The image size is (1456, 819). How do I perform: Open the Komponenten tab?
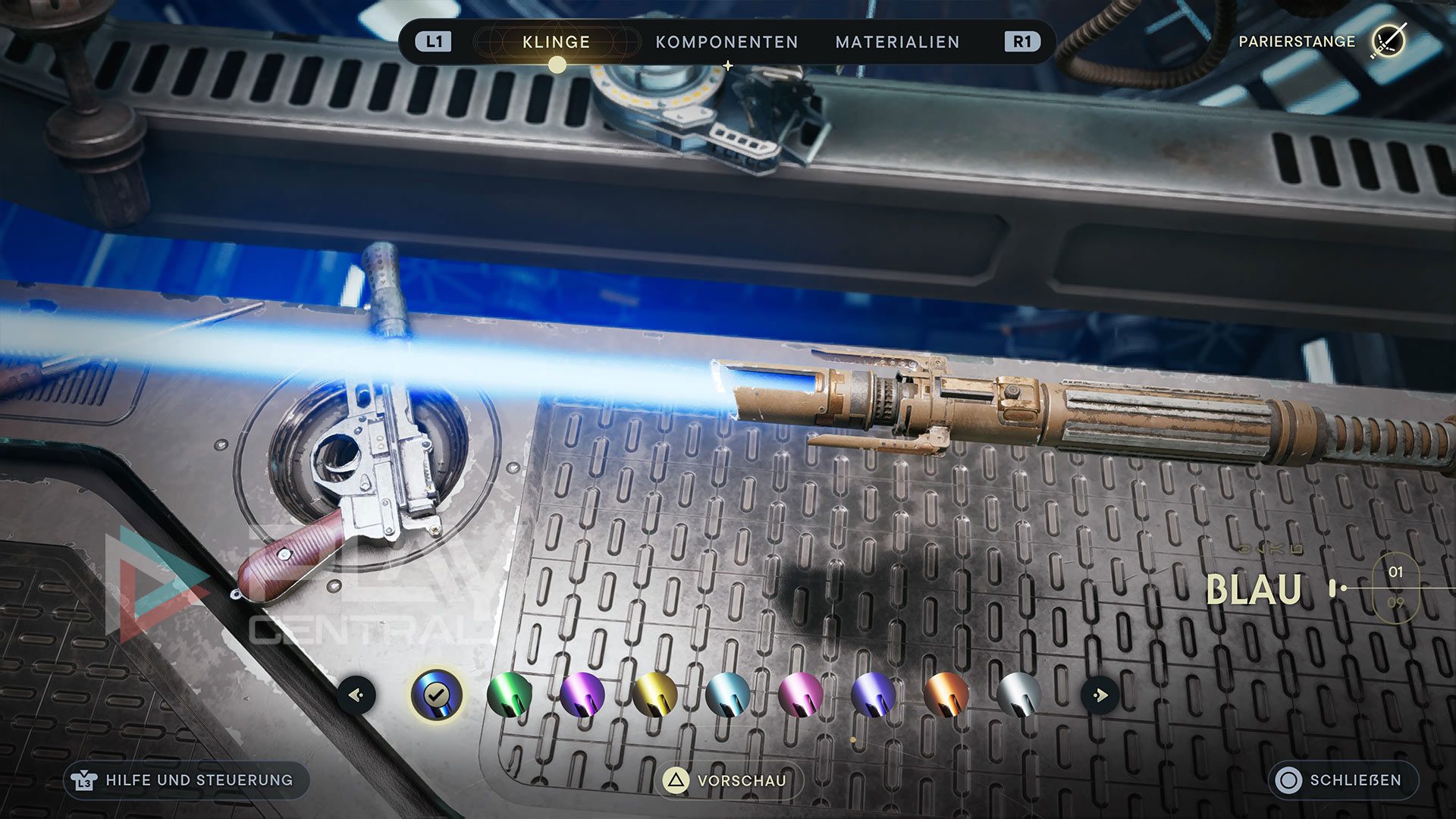tap(726, 42)
